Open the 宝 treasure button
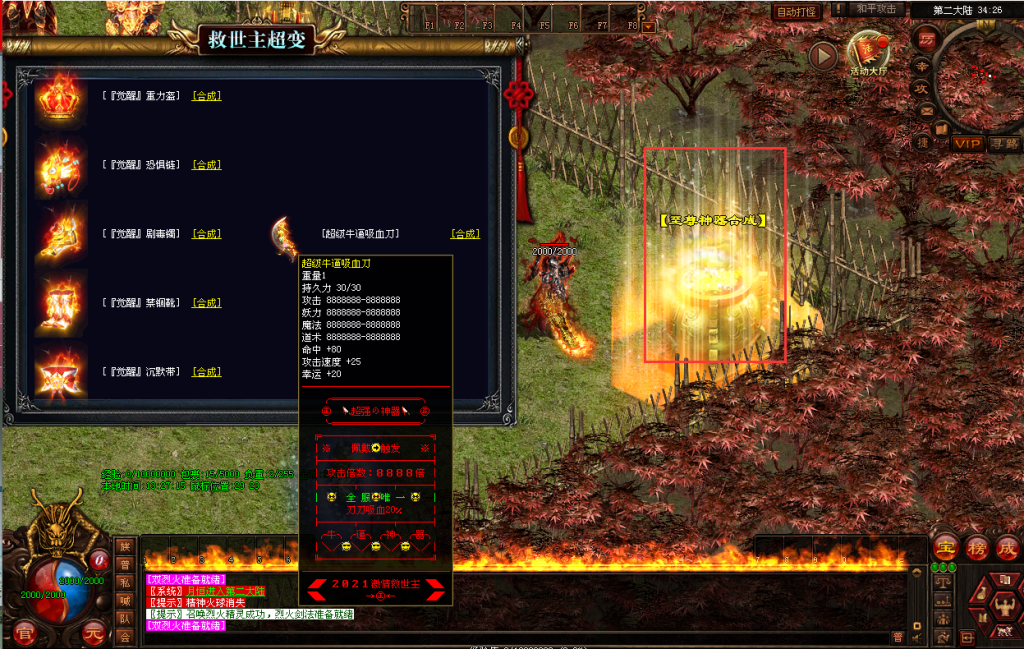1024x649 pixels. pyautogui.click(x=945, y=548)
